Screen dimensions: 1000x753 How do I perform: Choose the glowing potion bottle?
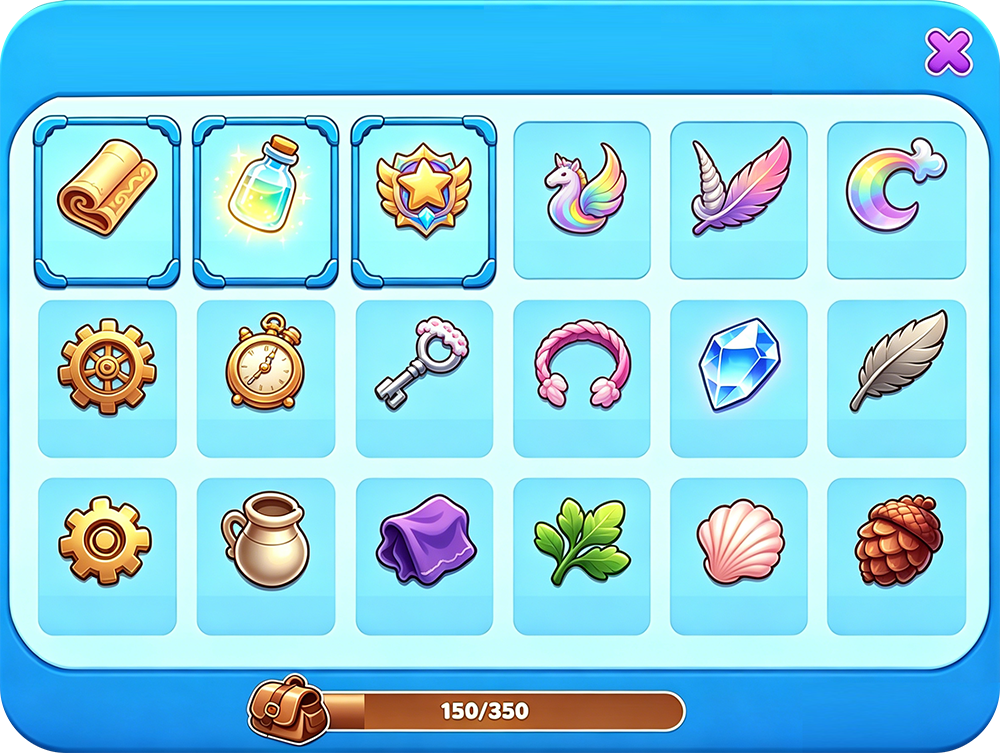tap(265, 199)
